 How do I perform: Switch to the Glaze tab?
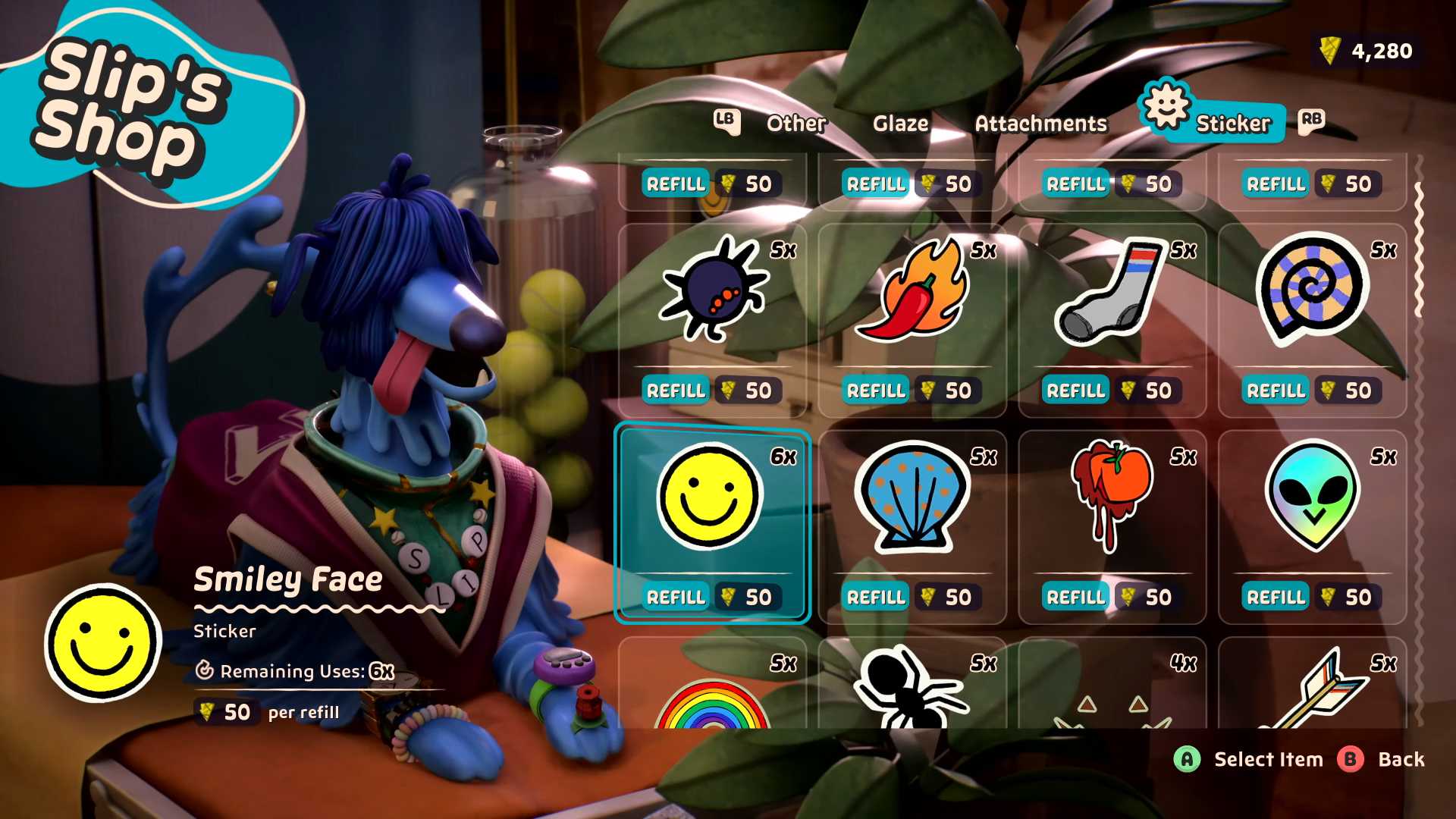coord(902,123)
